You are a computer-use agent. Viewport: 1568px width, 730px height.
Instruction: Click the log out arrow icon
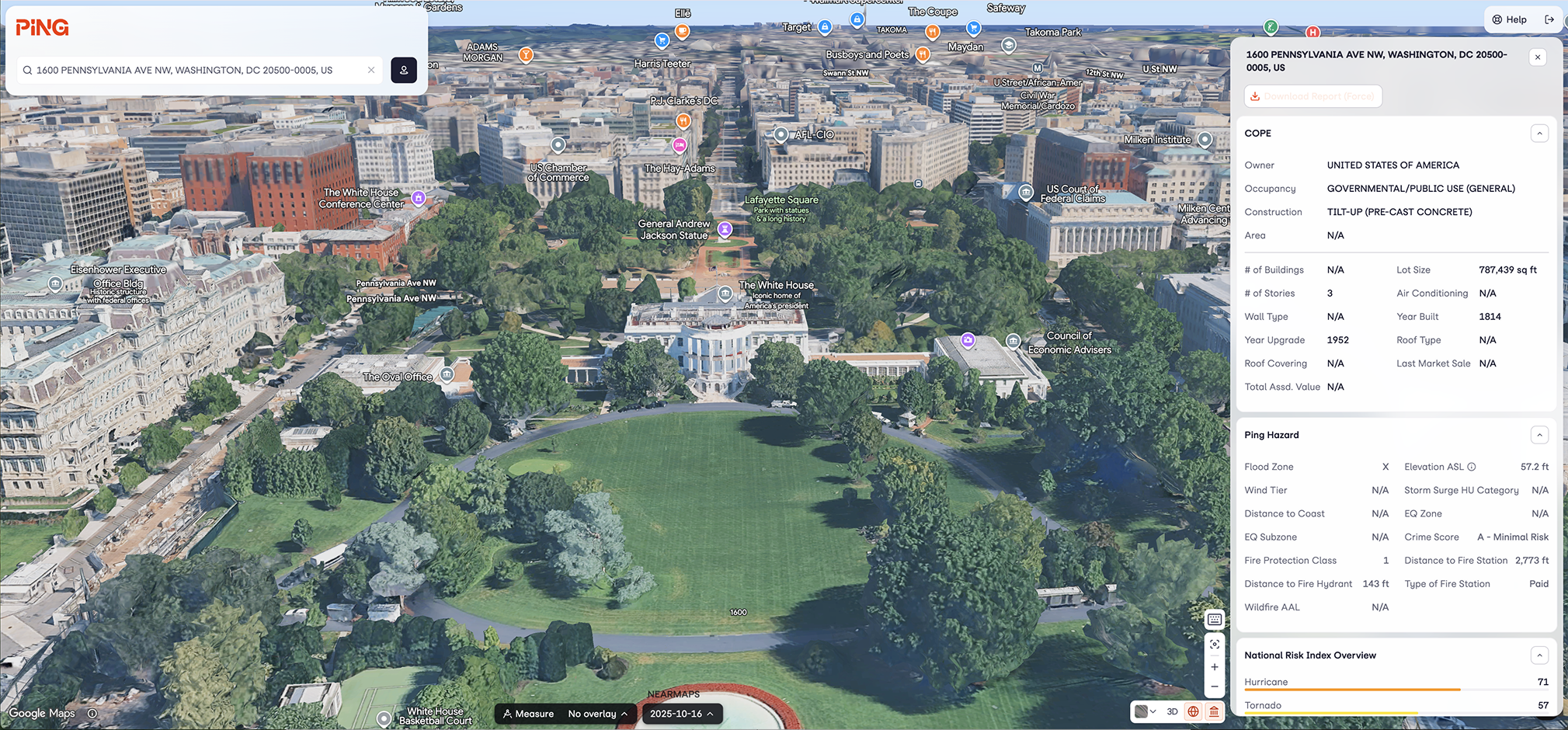1549,19
